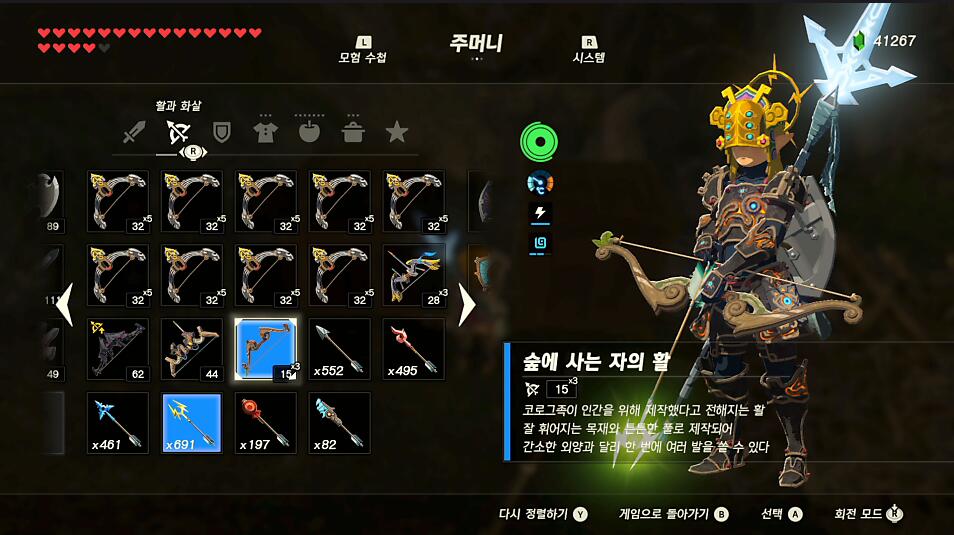Show the armor shirt category tab

(265, 132)
